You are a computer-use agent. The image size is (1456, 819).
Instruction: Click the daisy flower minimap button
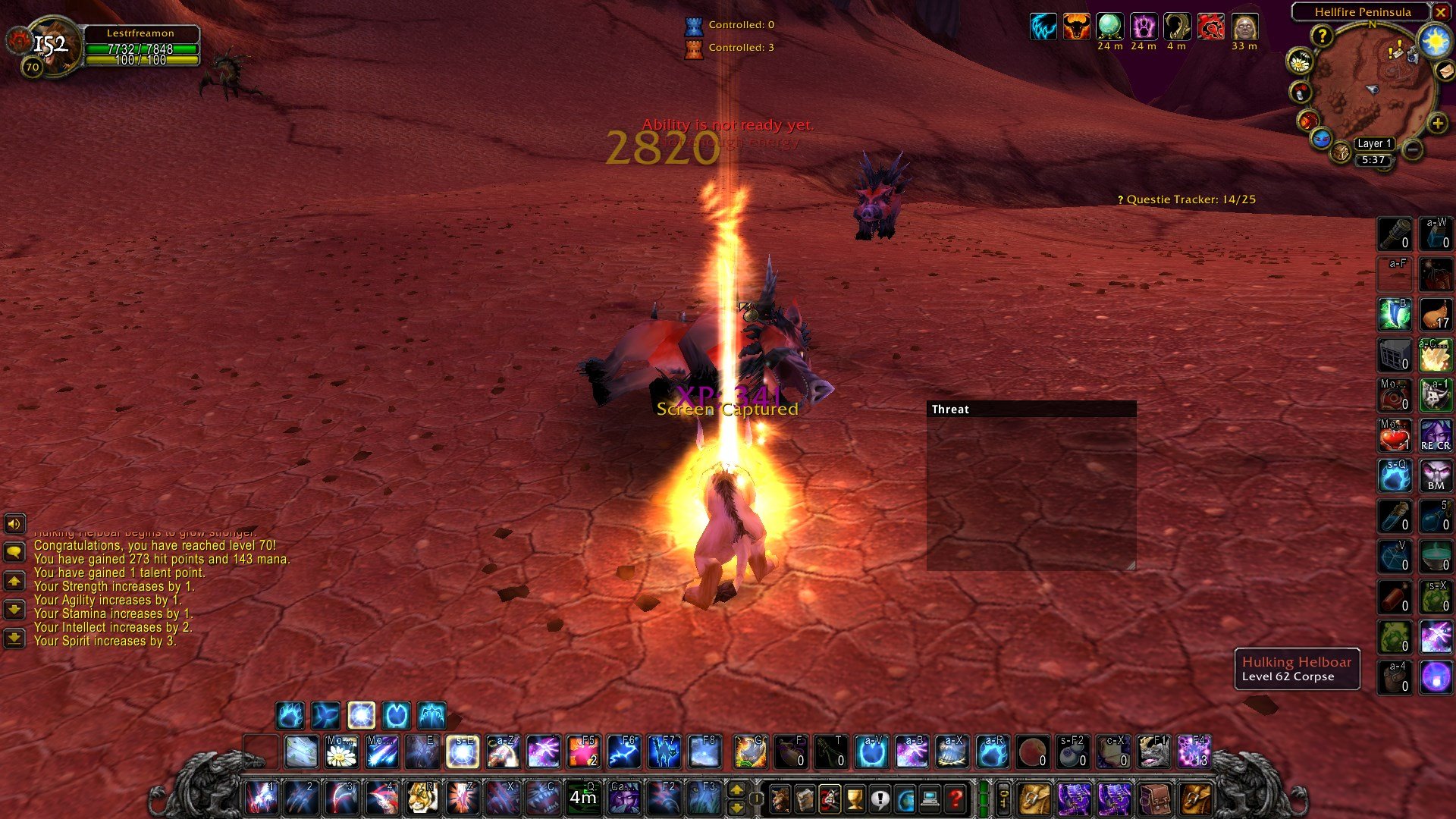coord(1300,62)
